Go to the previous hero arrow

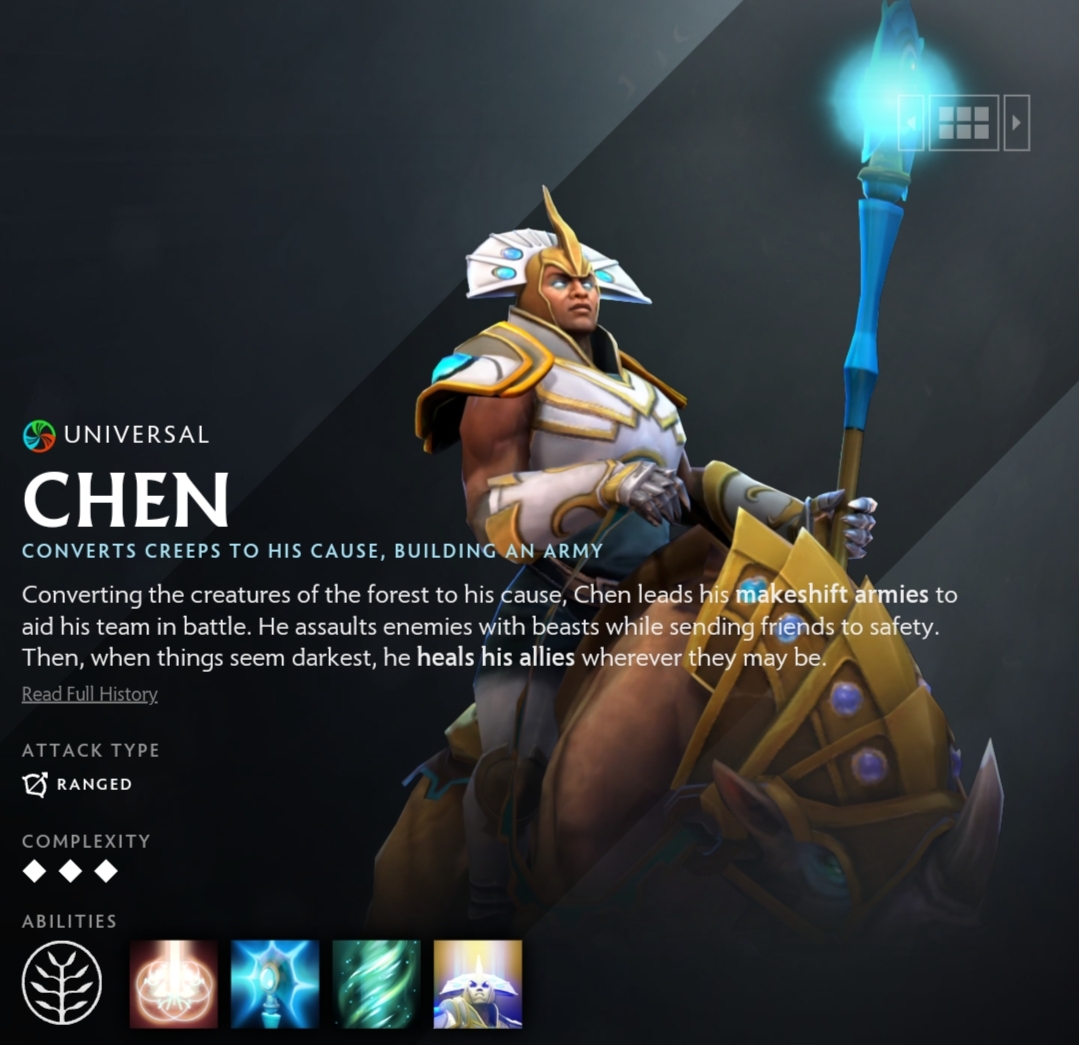pos(911,123)
